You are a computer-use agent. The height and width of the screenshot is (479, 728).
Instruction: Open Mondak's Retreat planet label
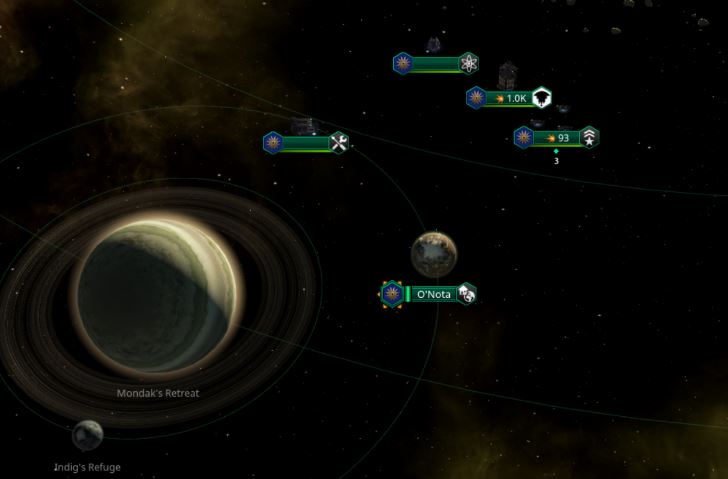(x=158, y=393)
